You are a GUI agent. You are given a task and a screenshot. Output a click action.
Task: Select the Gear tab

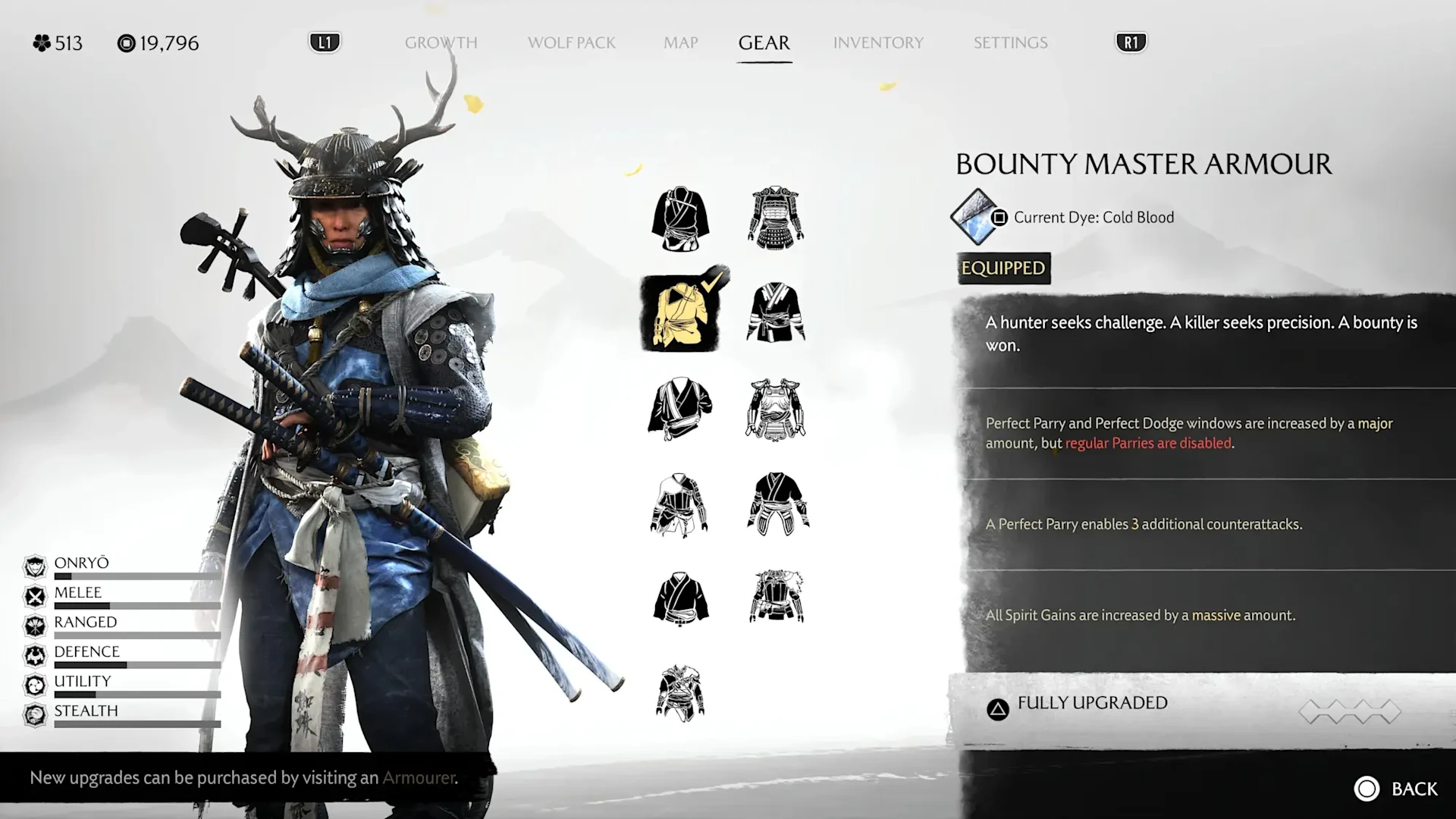[764, 42]
